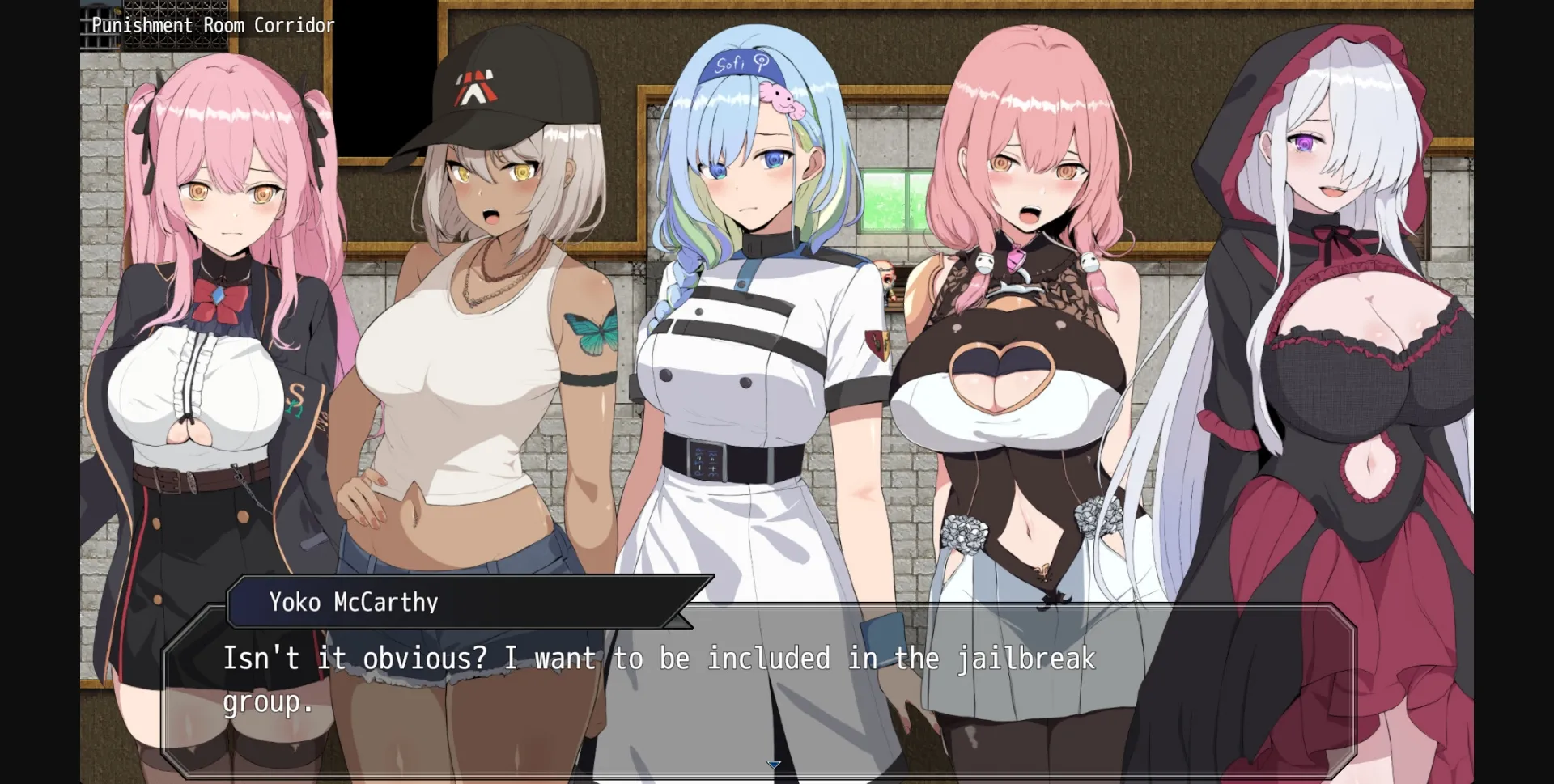Click the downward triangle to reveal next line
This screenshot has width=1554, height=784.
tap(773, 764)
